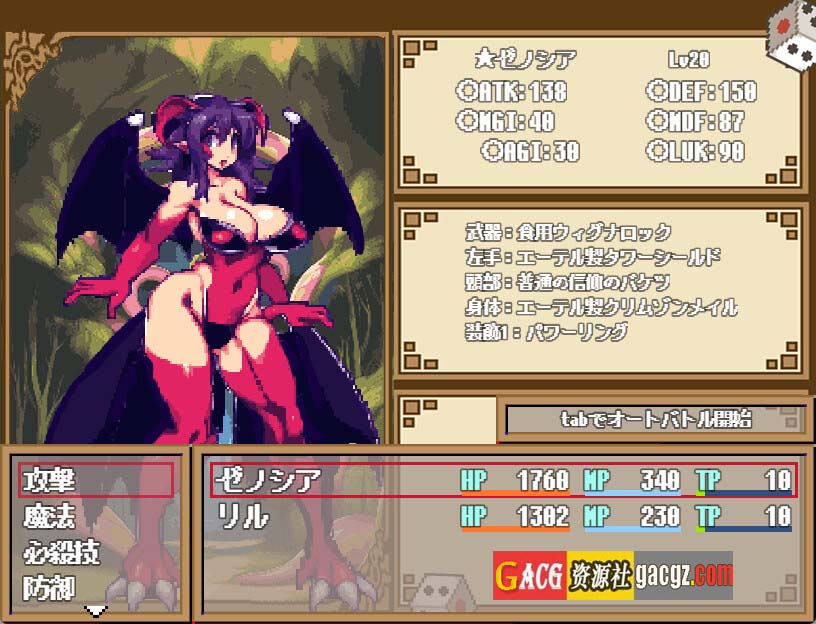The image size is (816, 624).
Task: Select the 防御 defend command
Action: click(x=96, y=587)
